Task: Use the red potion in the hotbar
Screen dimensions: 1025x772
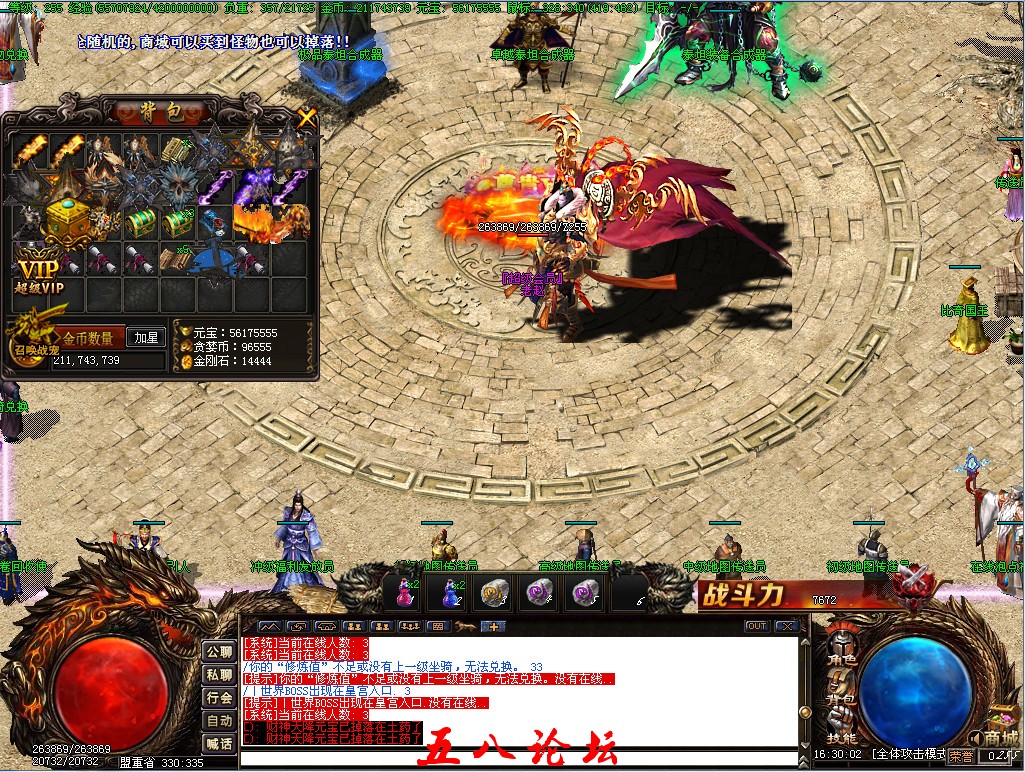Action: (x=405, y=592)
